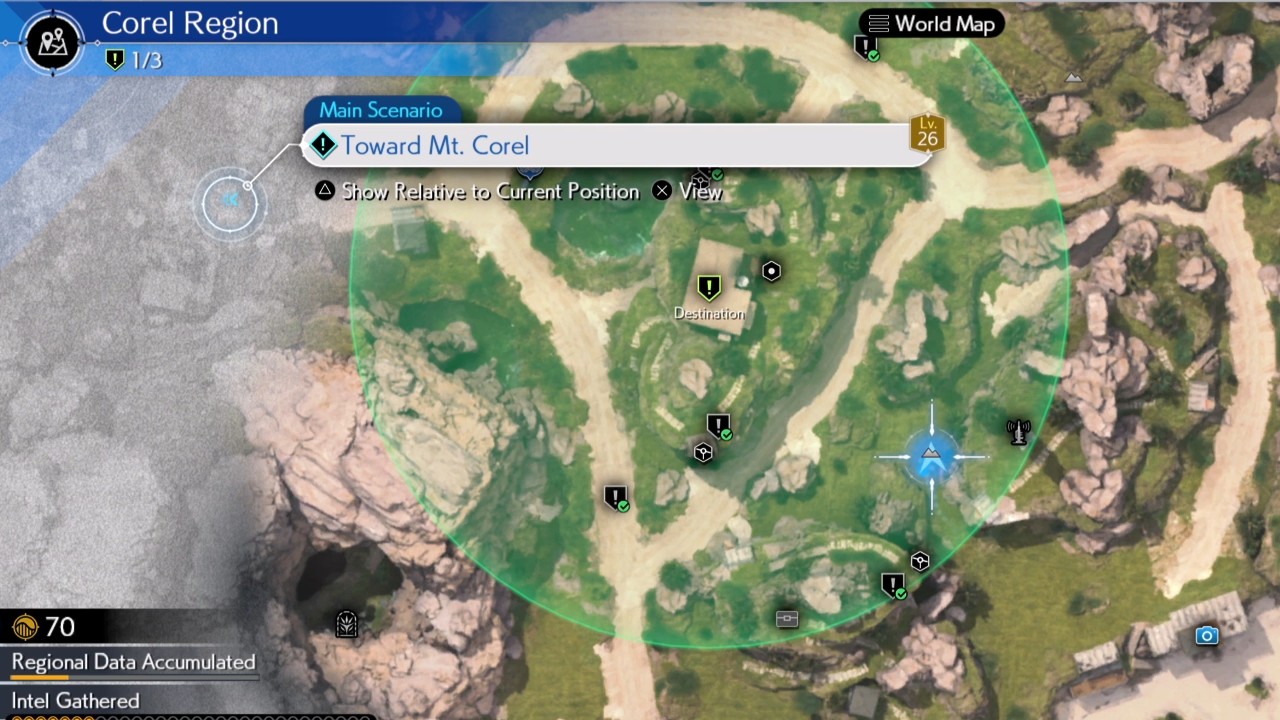Toggle the checked marker near the top edge
Image resolution: width=1280 pixels, height=720 pixels.
coord(866,45)
